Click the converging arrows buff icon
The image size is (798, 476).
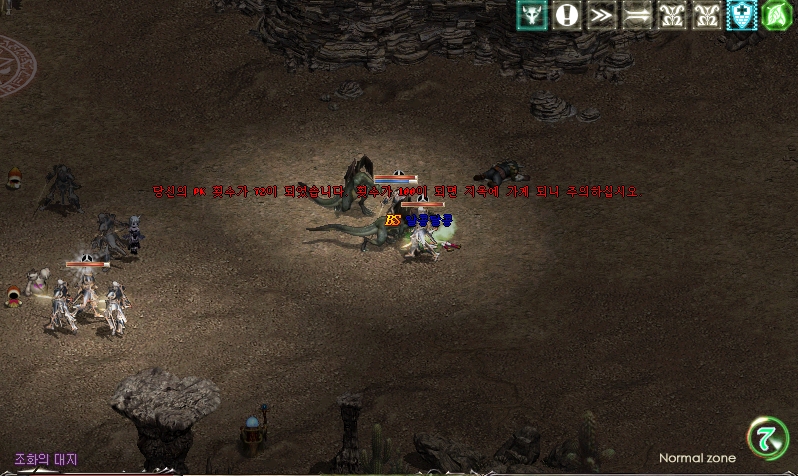pyautogui.click(x=637, y=15)
